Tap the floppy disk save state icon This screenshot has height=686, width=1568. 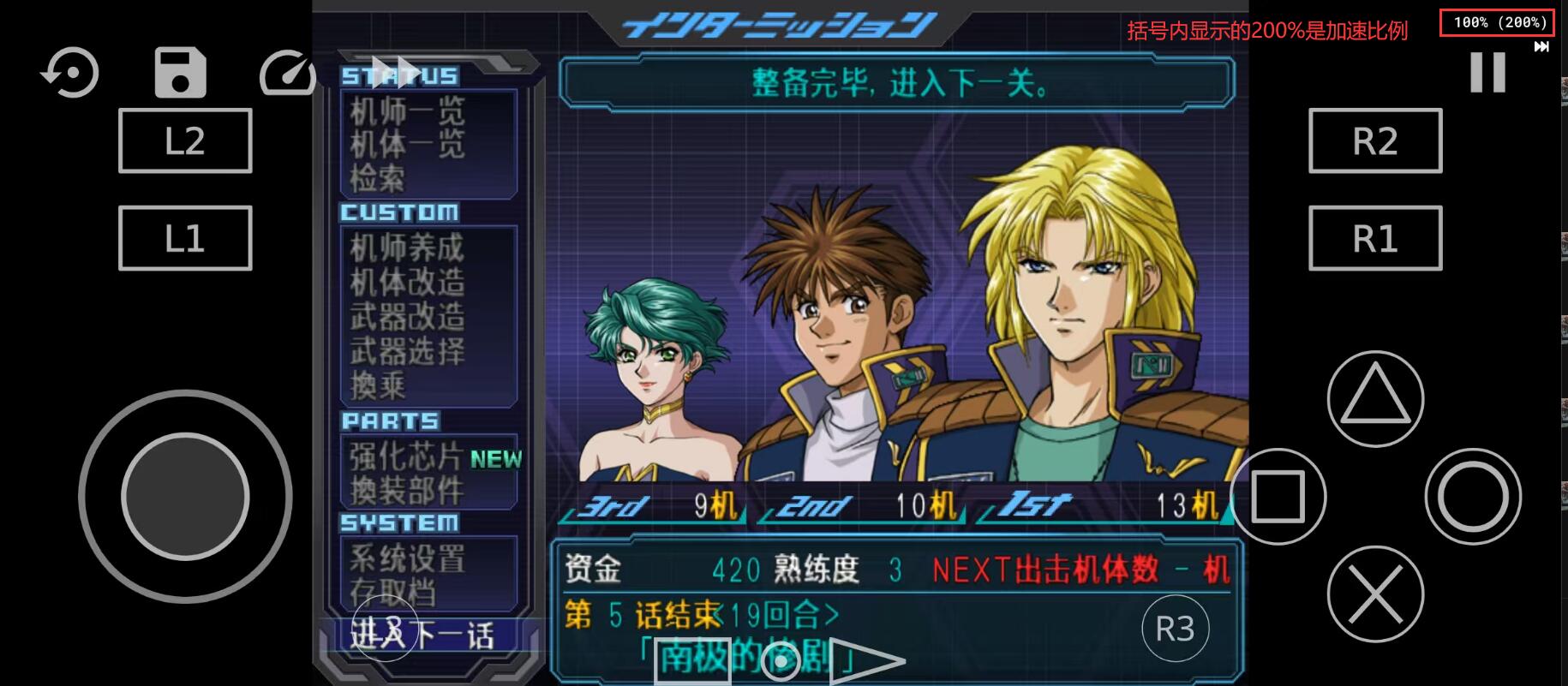coord(179,73)
